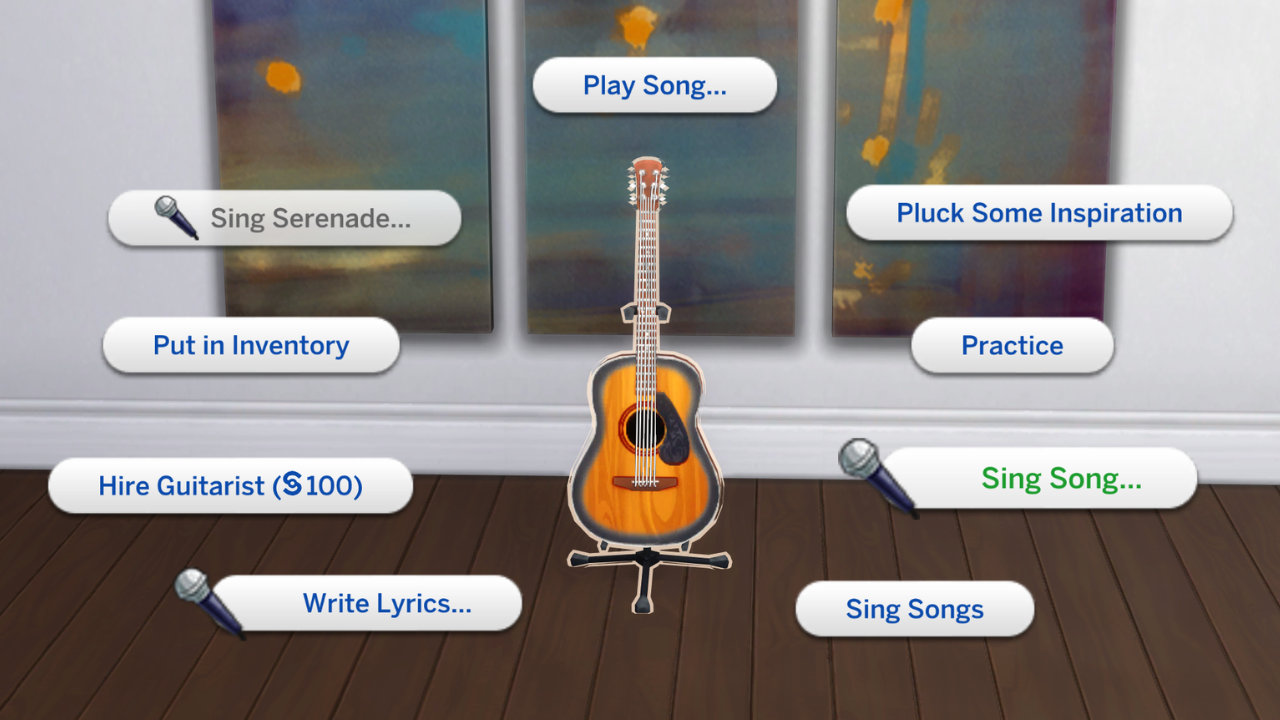Viewport: 1280px width, 720px height.
Task: Hire Guitarist for 100 Simoleons
Action: (x=230, y=486)
